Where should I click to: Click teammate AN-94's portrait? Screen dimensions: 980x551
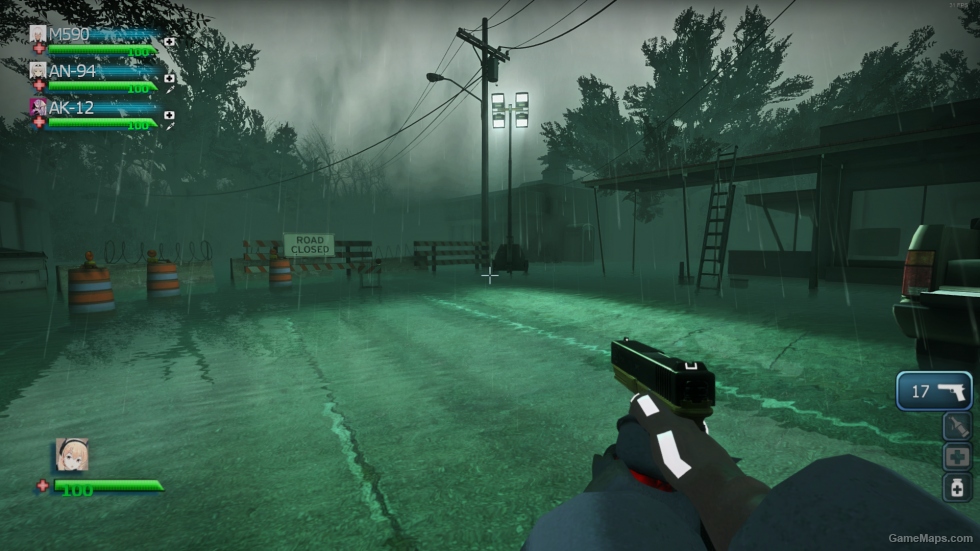(x=38, y=70)
